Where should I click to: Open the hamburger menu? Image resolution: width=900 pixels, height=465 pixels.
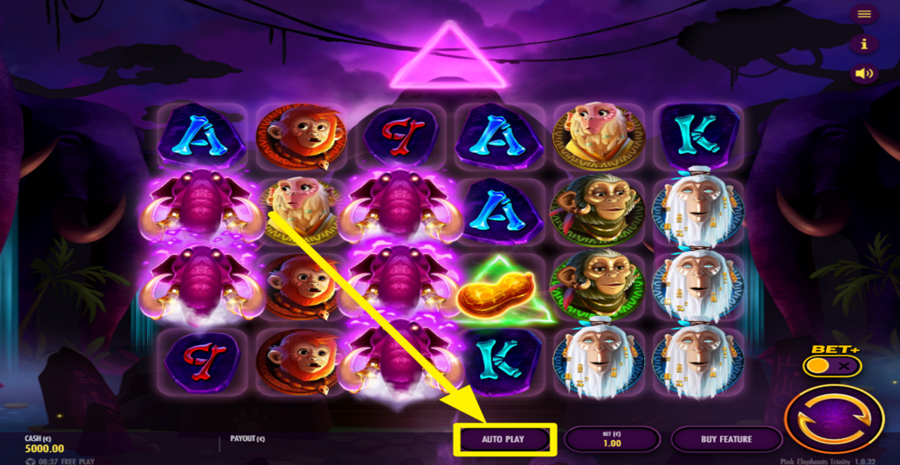[x=864, y=14]
